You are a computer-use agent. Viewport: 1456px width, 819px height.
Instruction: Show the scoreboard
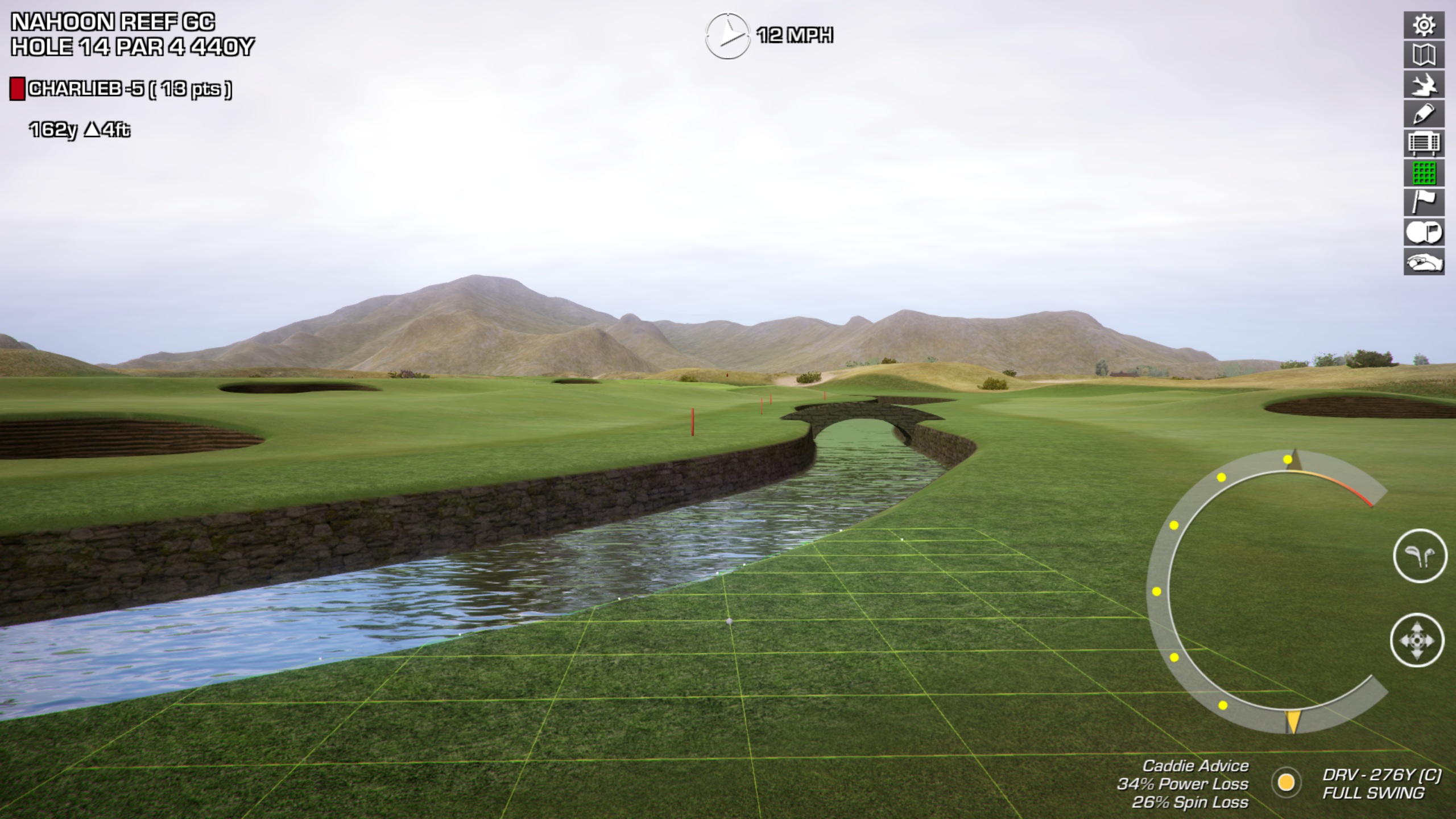[1424, 144]
